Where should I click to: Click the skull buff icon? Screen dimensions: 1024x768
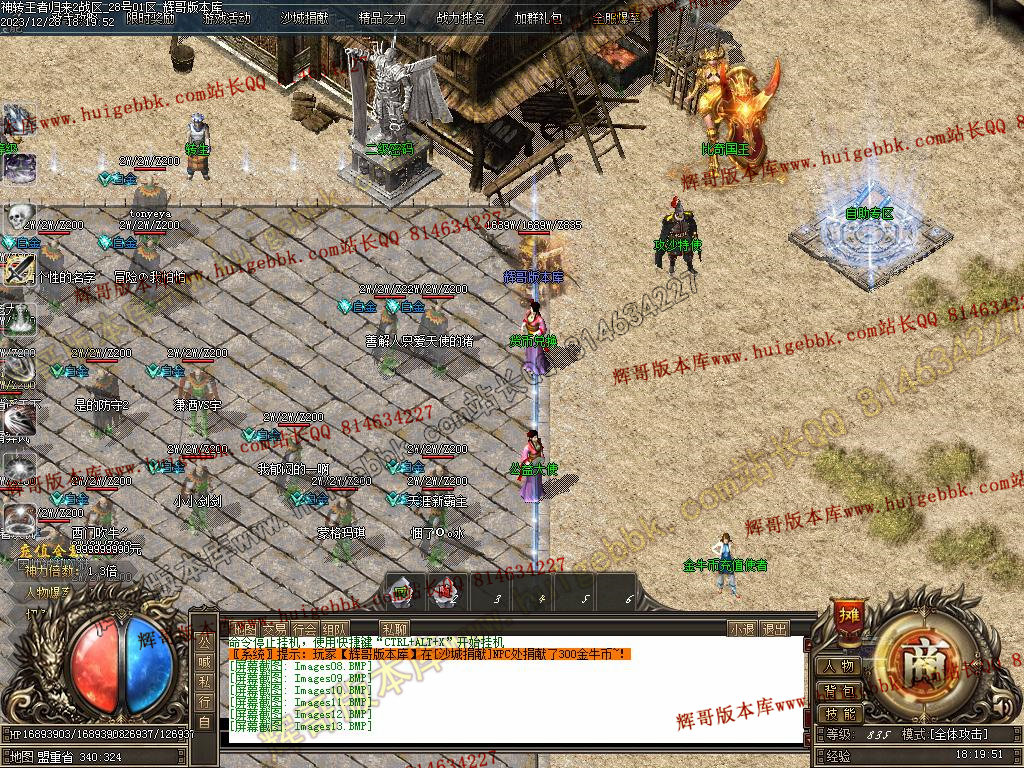click(x=19, y=217)
